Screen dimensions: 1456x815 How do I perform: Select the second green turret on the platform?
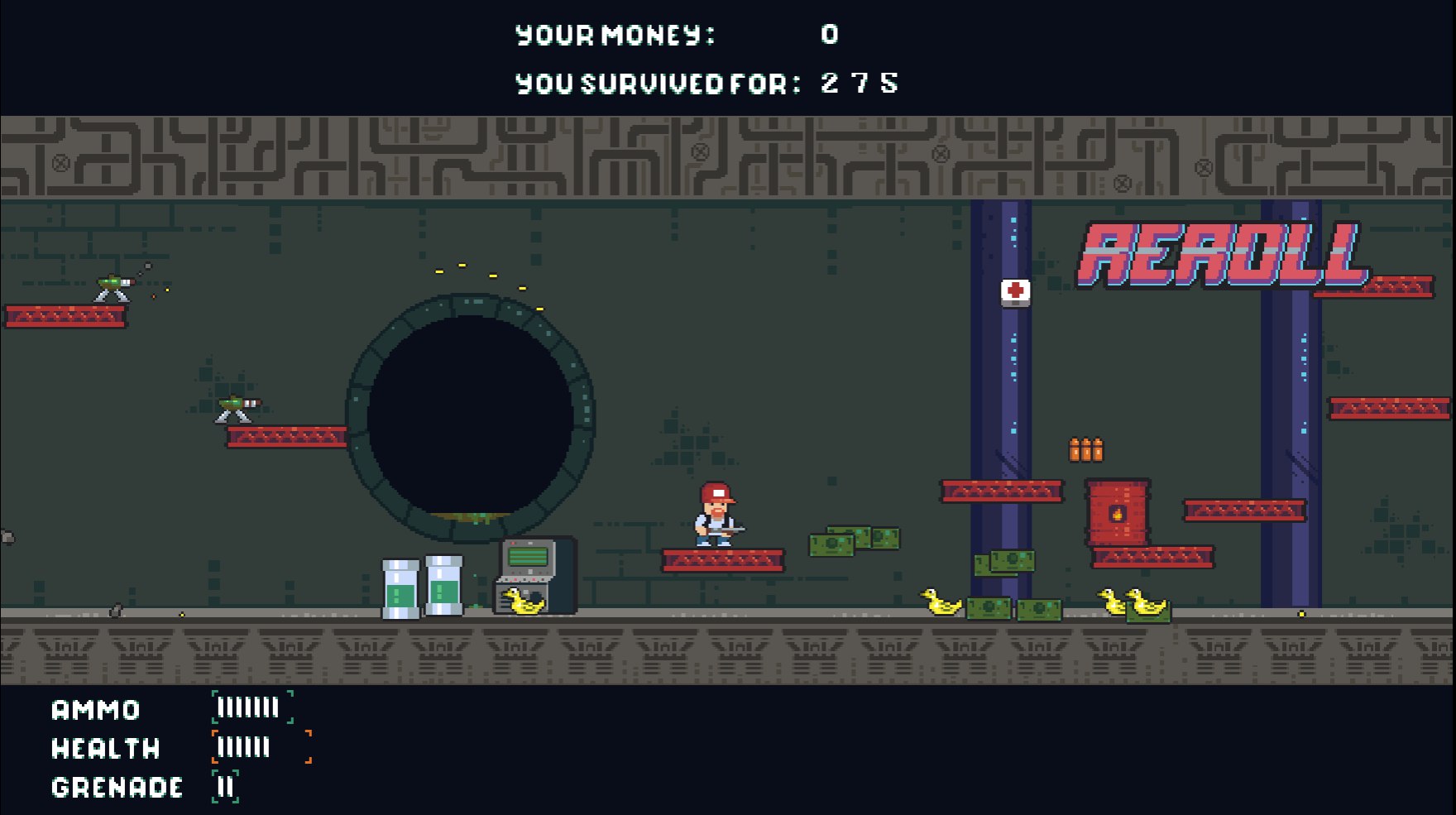pos(238,403)
